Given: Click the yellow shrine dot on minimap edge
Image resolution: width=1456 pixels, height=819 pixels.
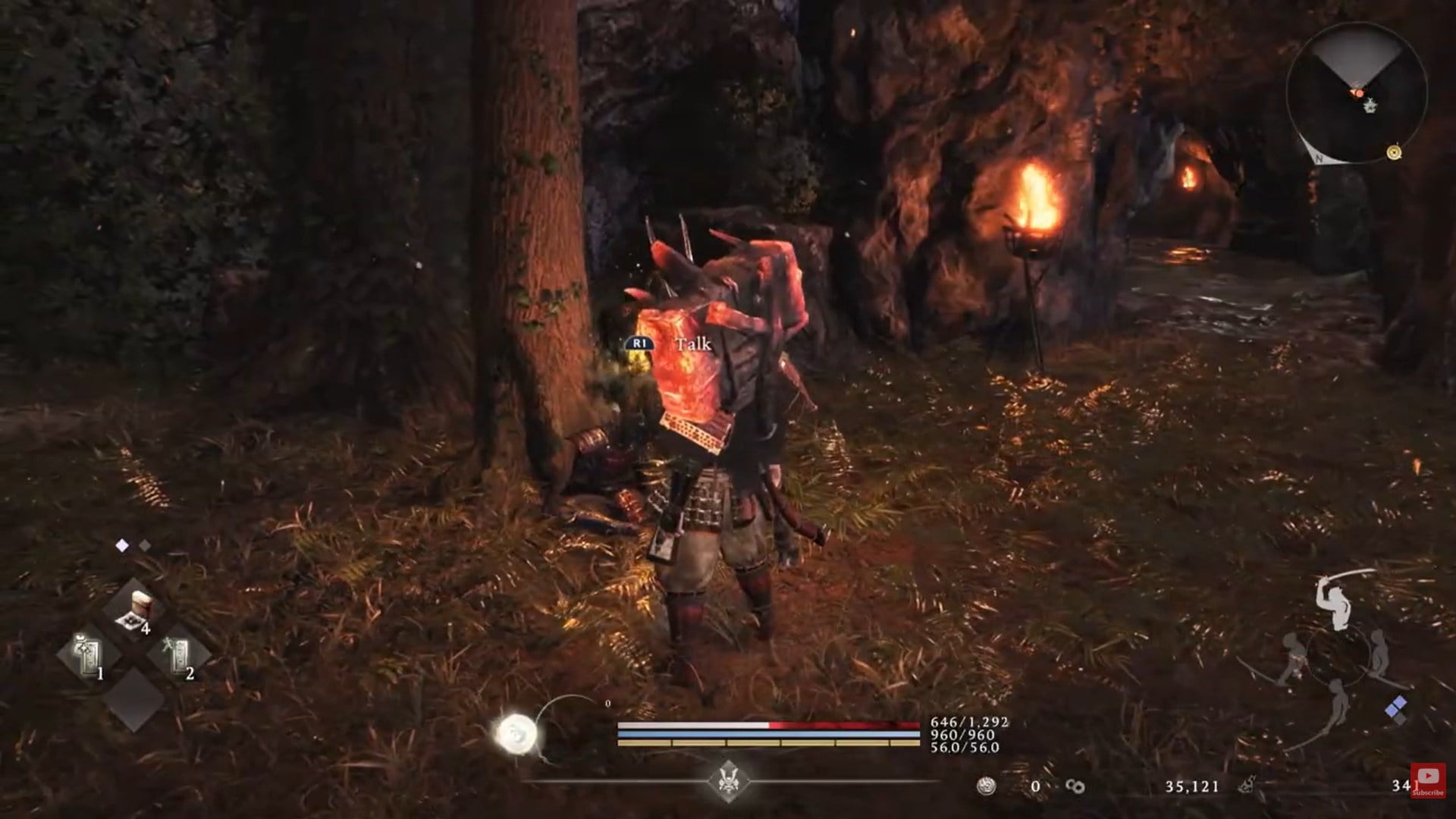Looking at the screenshot, I should pyautogui.click(x=1394, y=152).
